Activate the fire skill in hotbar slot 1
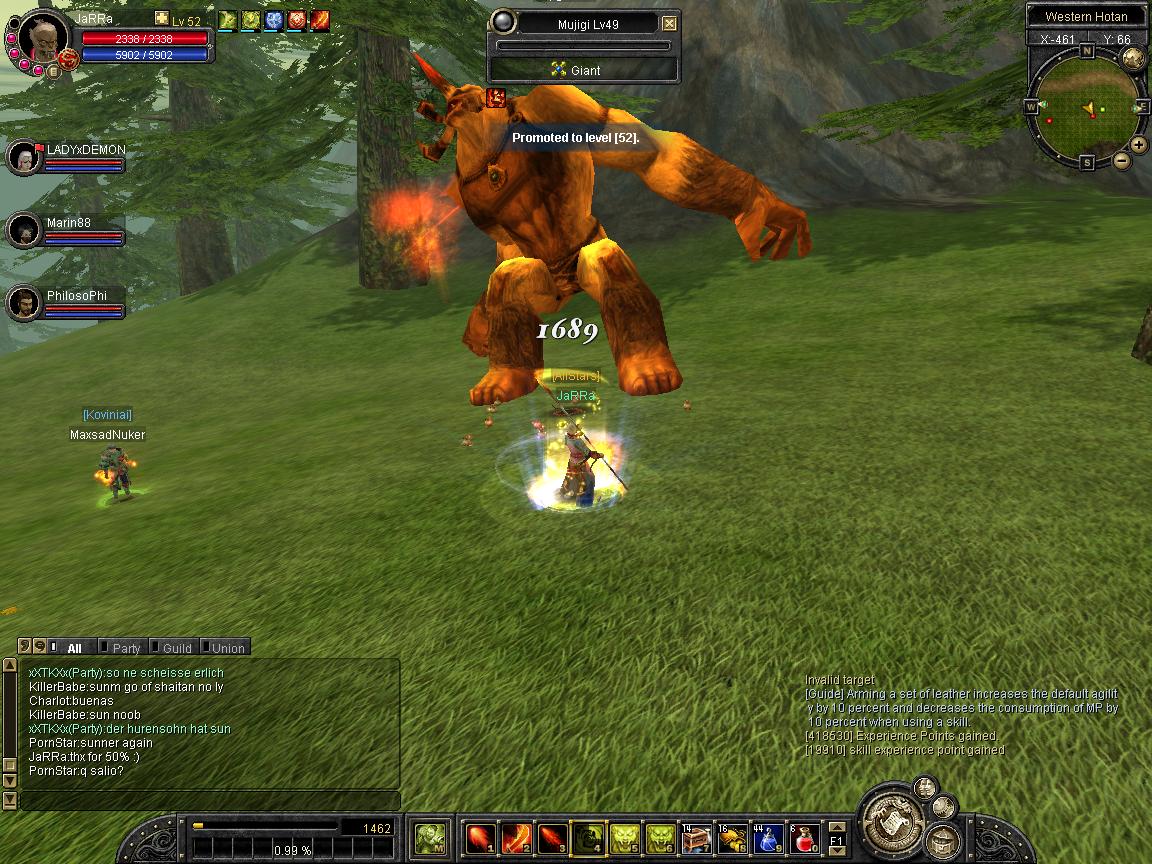1152x864 pixels. point(481,838)
